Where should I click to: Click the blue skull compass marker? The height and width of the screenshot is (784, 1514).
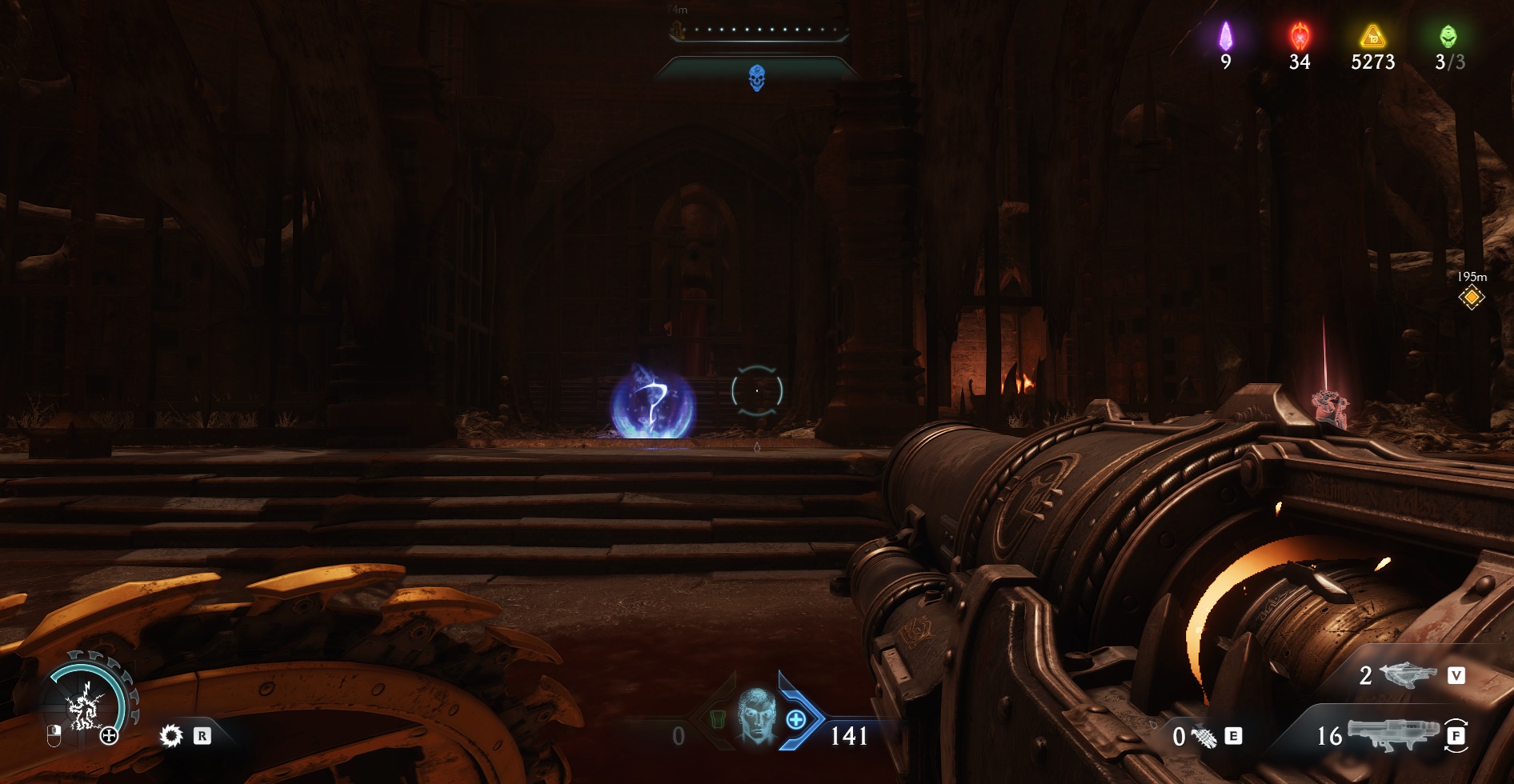(x=756, y=78)
